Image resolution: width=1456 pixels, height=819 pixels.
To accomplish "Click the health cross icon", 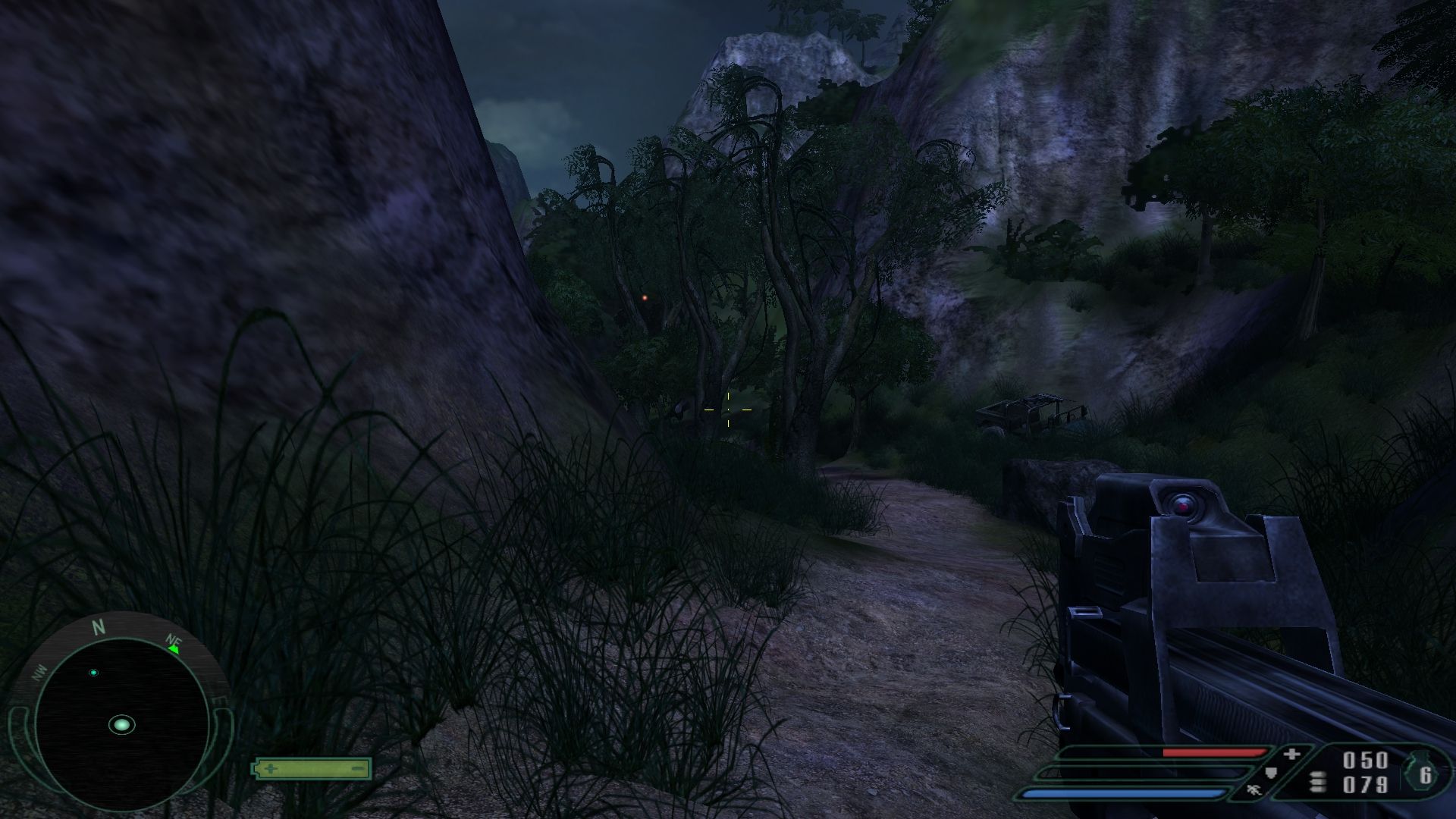I will [1291, 755].
